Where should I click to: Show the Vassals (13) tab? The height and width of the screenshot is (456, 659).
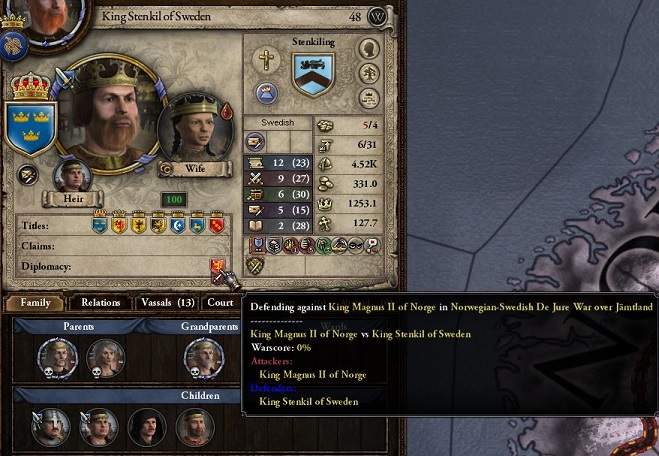[x=166, y=303]
